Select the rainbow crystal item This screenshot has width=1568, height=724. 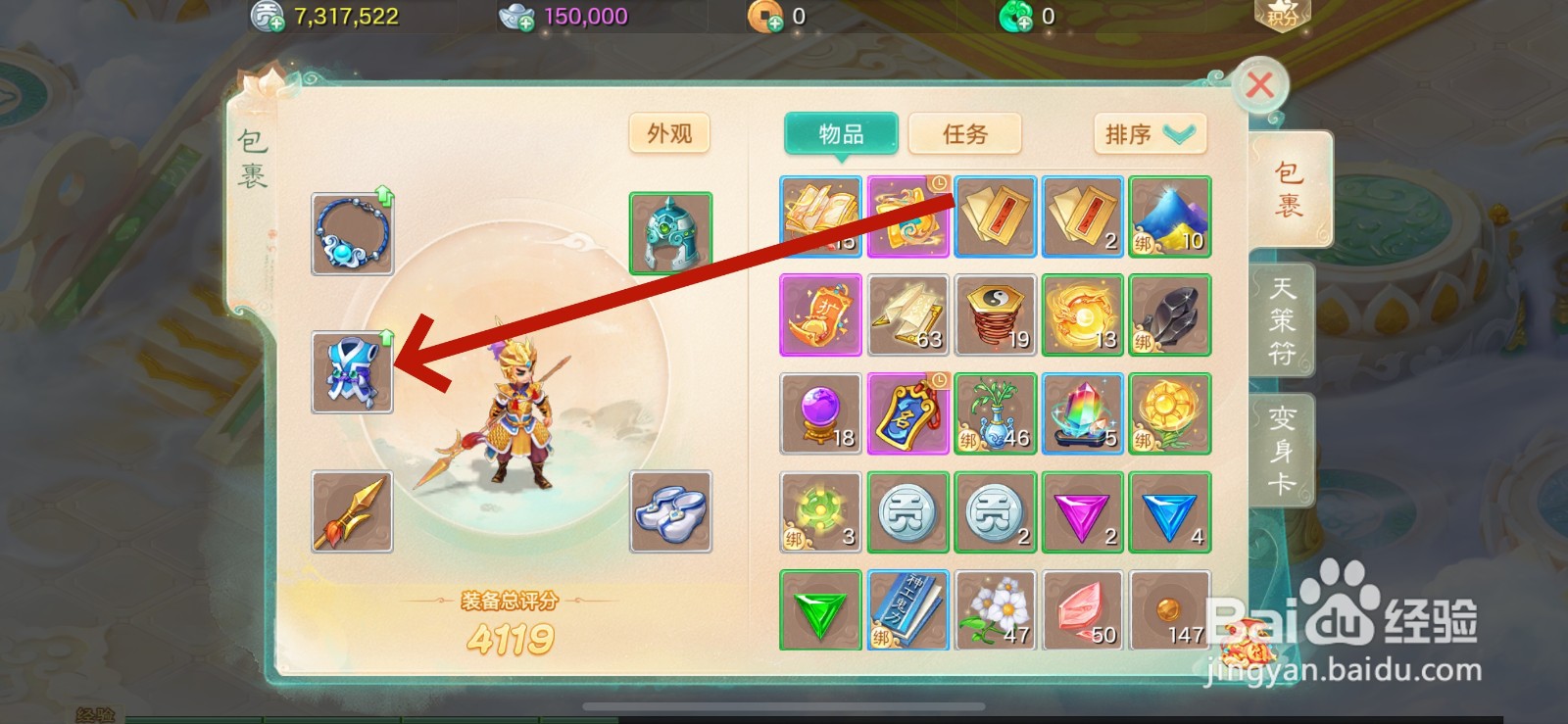point(1082,413)
